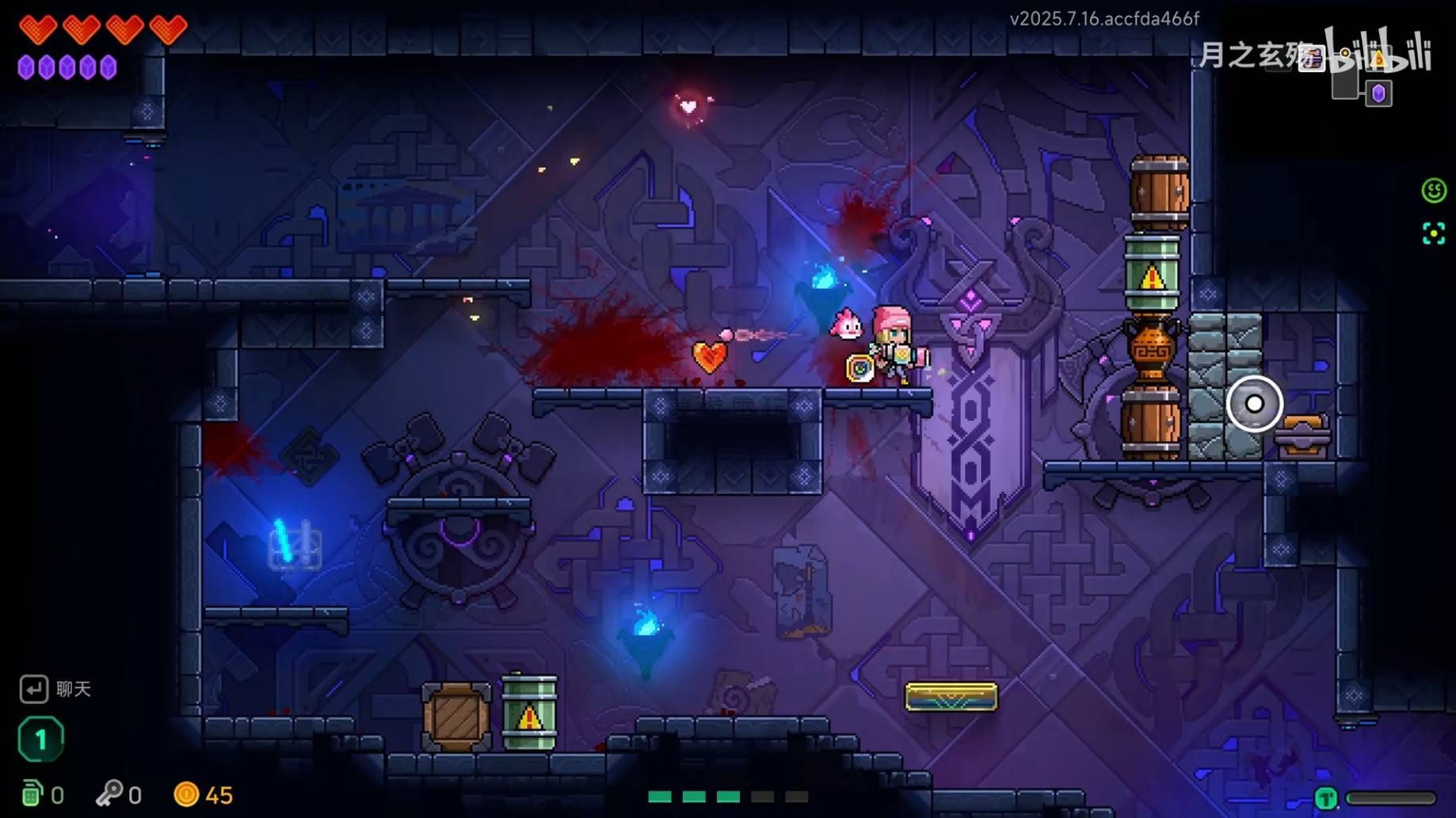Viewport: 1456px width, 818px height.
Task: Click the green T icon beside the bar
Action: coord(1326,798)
